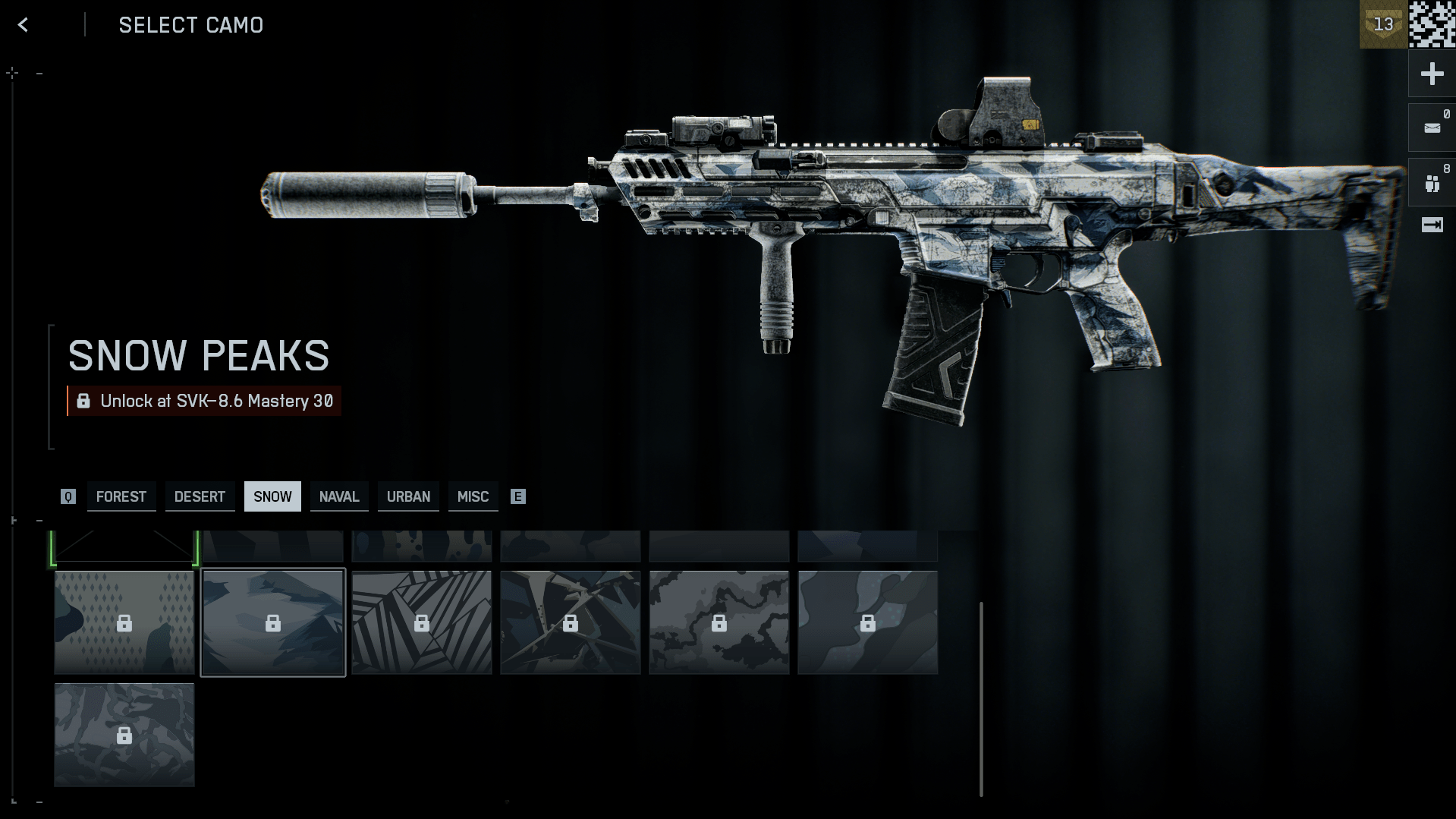Show the Naval camo category
The width and height of the screenshot is (1456, 819).
pos(338,496)
